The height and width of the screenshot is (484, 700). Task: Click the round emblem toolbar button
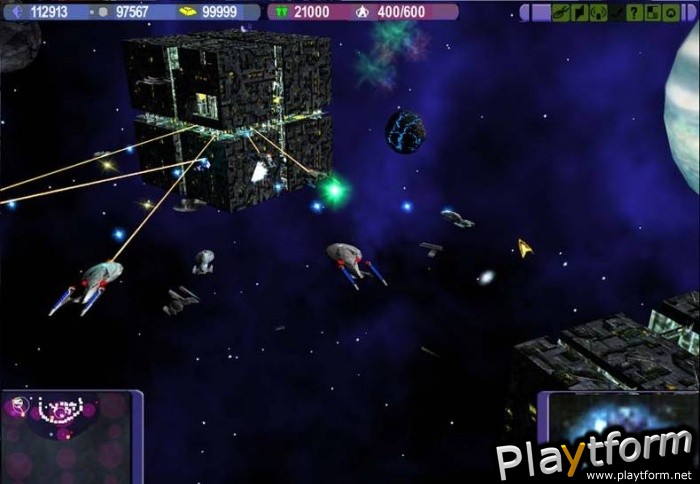pos(670,13)
